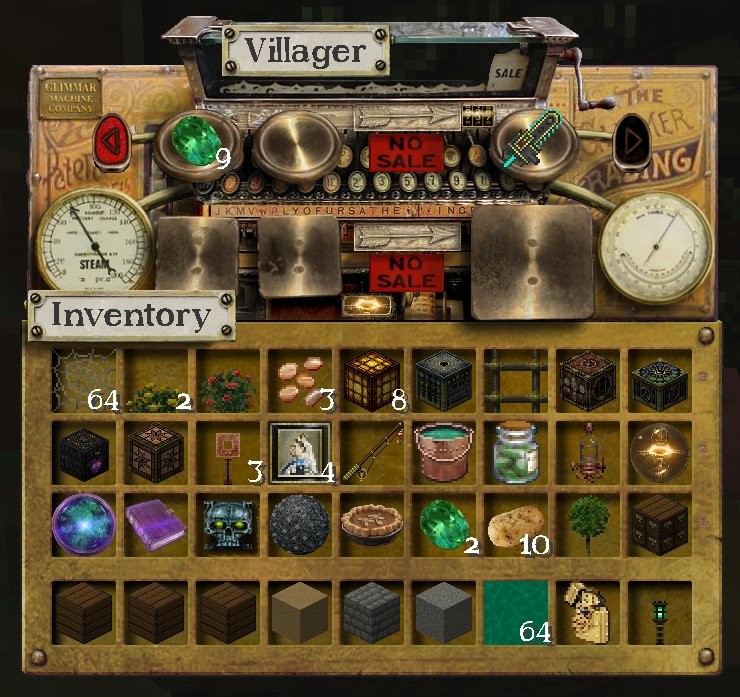Select the portrait painting stack

301,452
